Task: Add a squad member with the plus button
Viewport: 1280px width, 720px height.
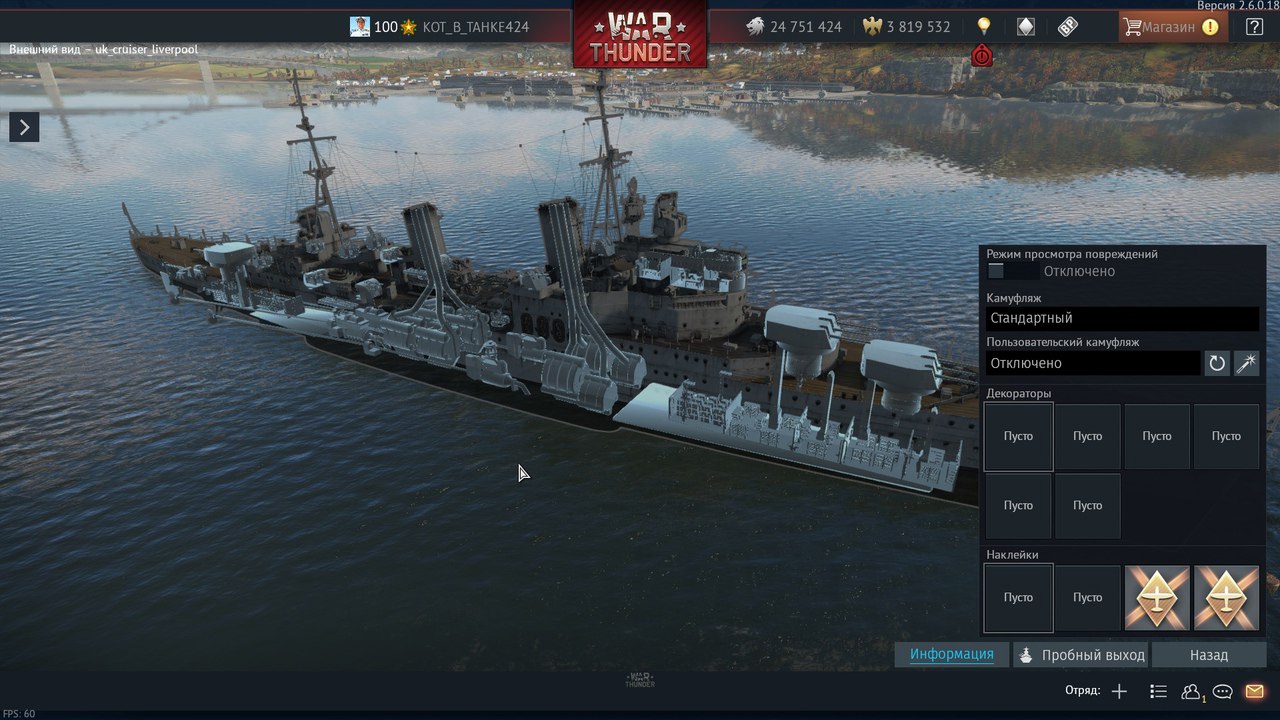Action: [1119, 691]
